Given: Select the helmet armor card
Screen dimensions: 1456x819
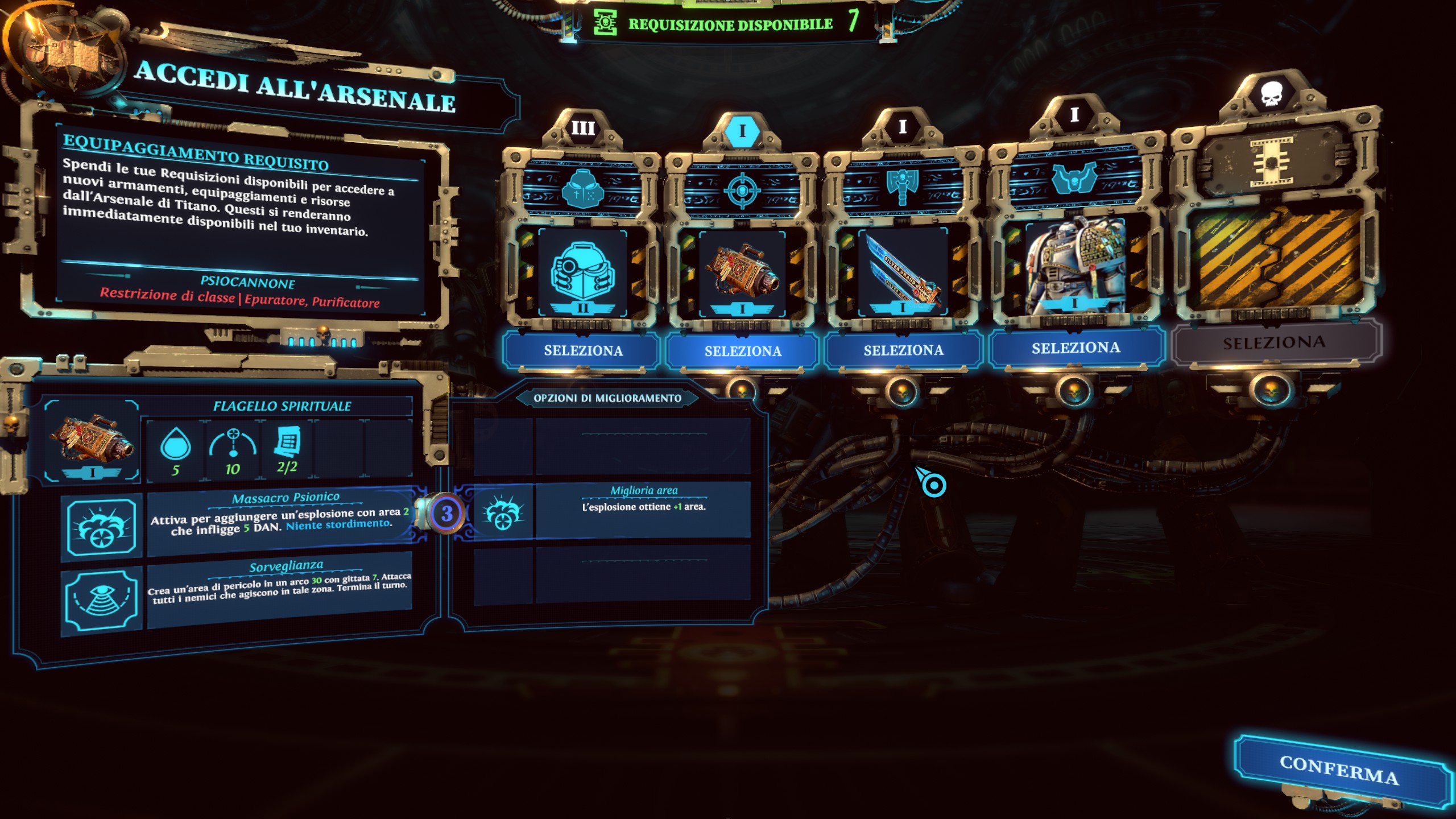Looking at the screenshot, I should click(x=583, y=350).
